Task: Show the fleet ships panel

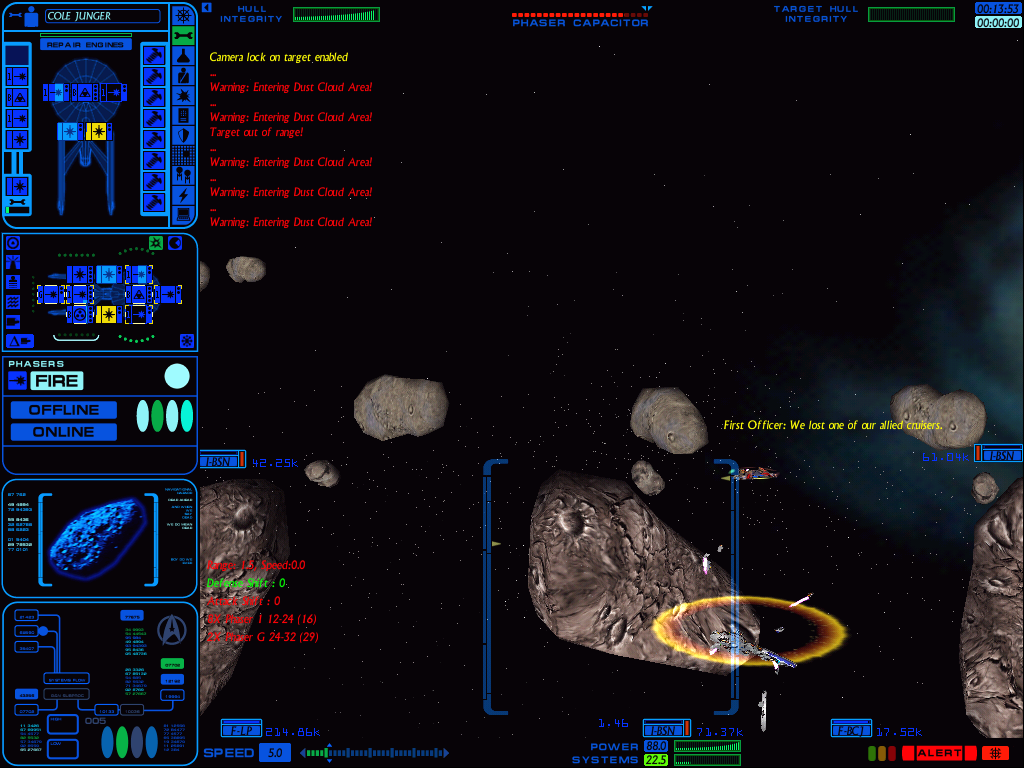Action: [183, 174]
